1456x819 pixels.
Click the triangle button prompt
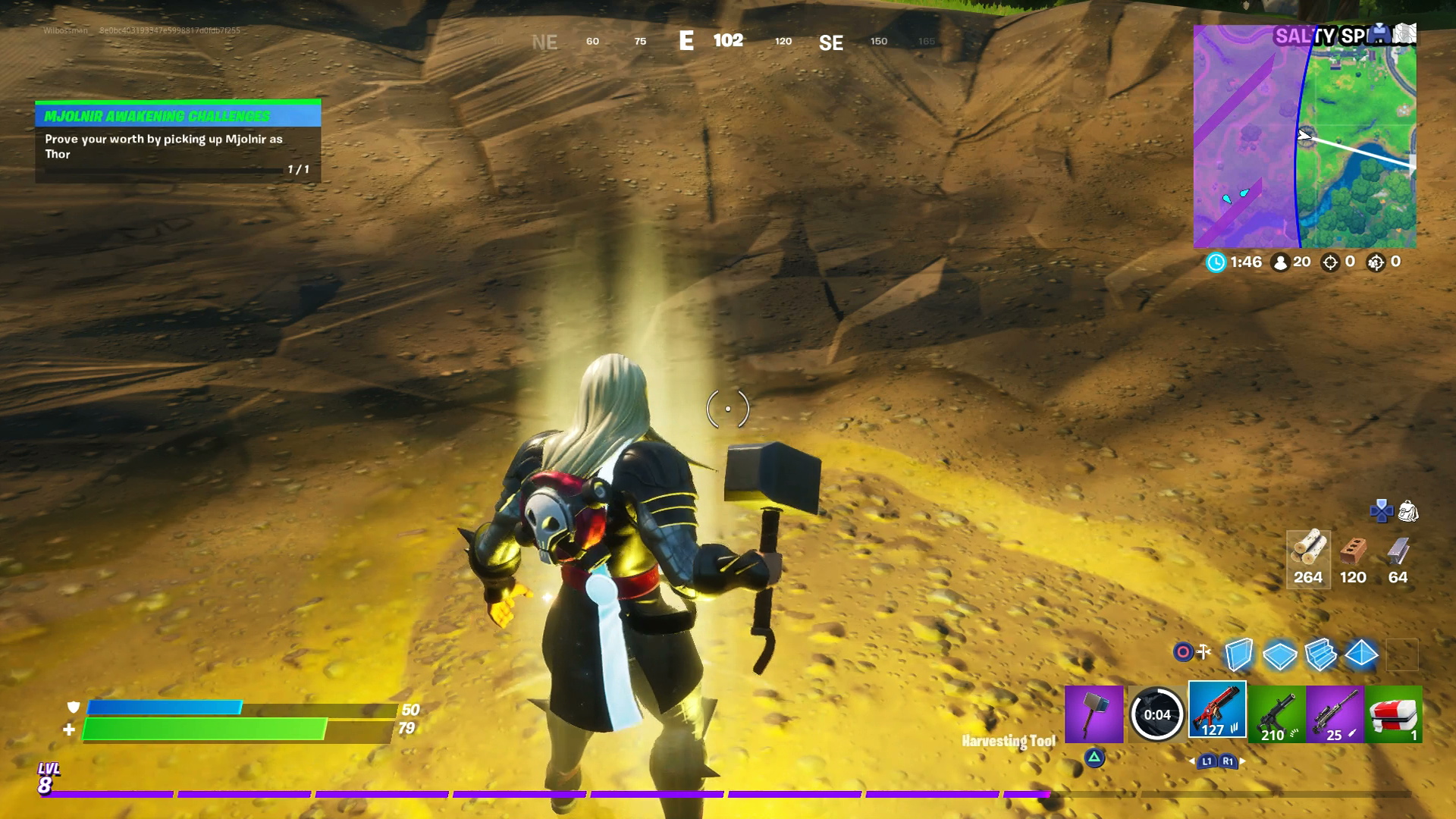pyautogui.click(x=1094, y=760)
